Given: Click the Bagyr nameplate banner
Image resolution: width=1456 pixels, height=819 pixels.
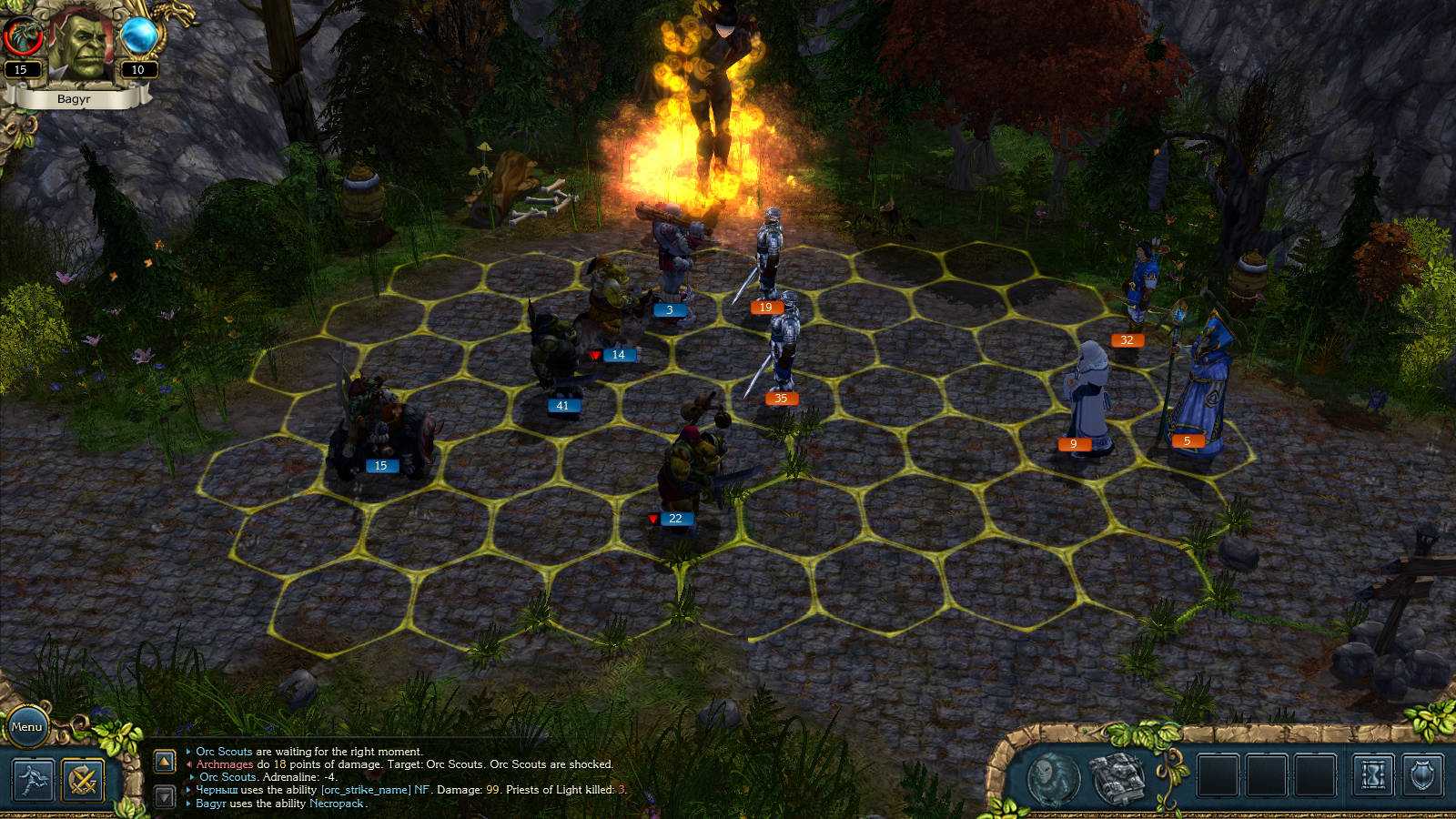Looking at the screenshot, I should tap(76, 100).
